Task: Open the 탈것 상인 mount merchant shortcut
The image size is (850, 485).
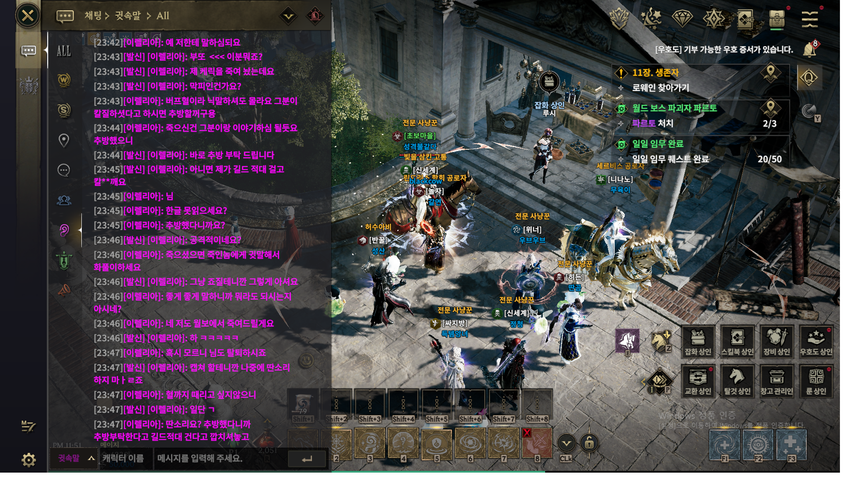Action: coord(737,382)
